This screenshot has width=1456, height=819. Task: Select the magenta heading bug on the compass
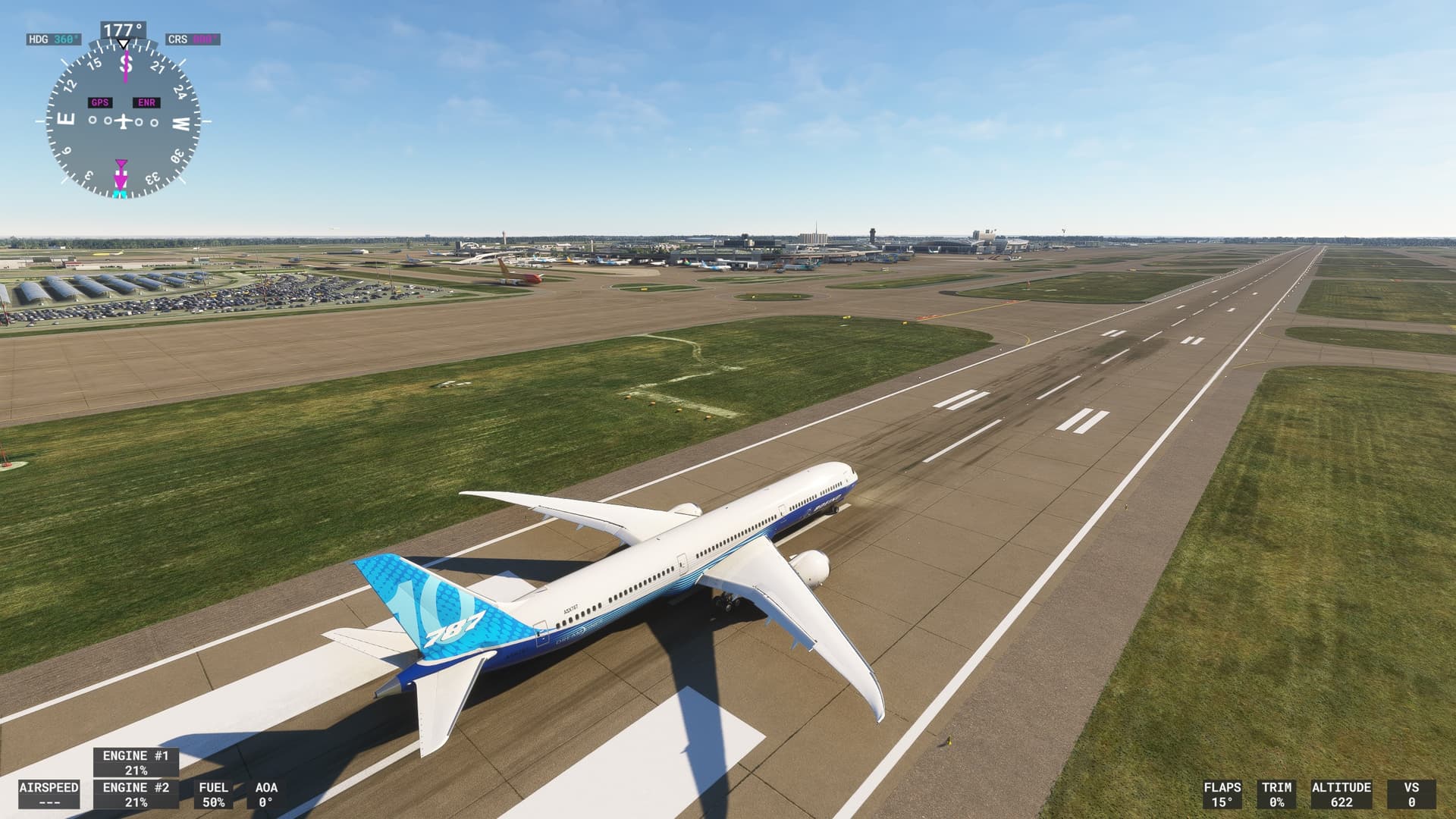click(x=120, y=165)
